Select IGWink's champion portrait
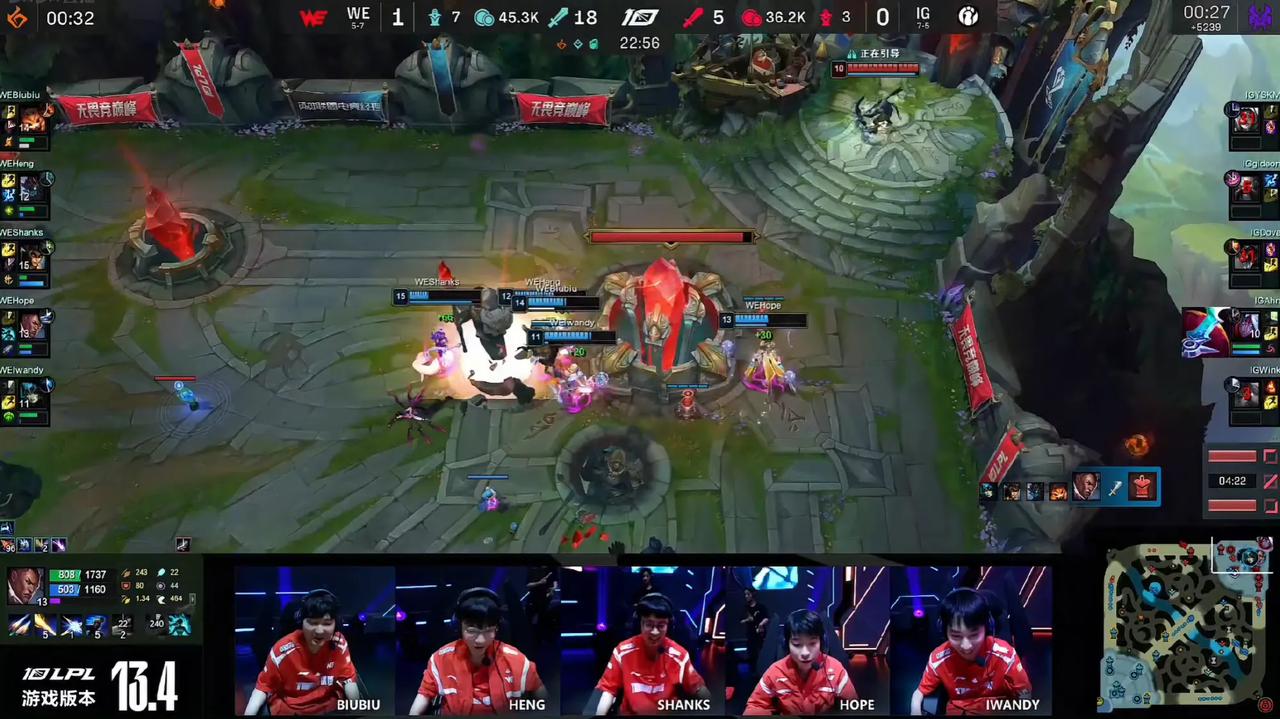Viewport: 1280px width, 719px height. pos(1246,394)
